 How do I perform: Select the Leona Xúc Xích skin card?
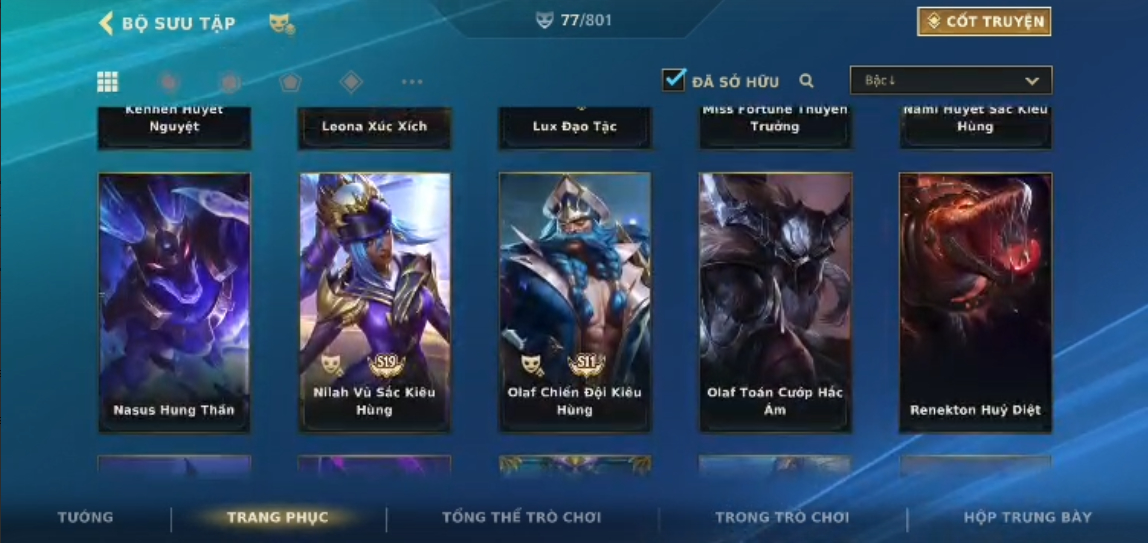[x=374, y=127]
